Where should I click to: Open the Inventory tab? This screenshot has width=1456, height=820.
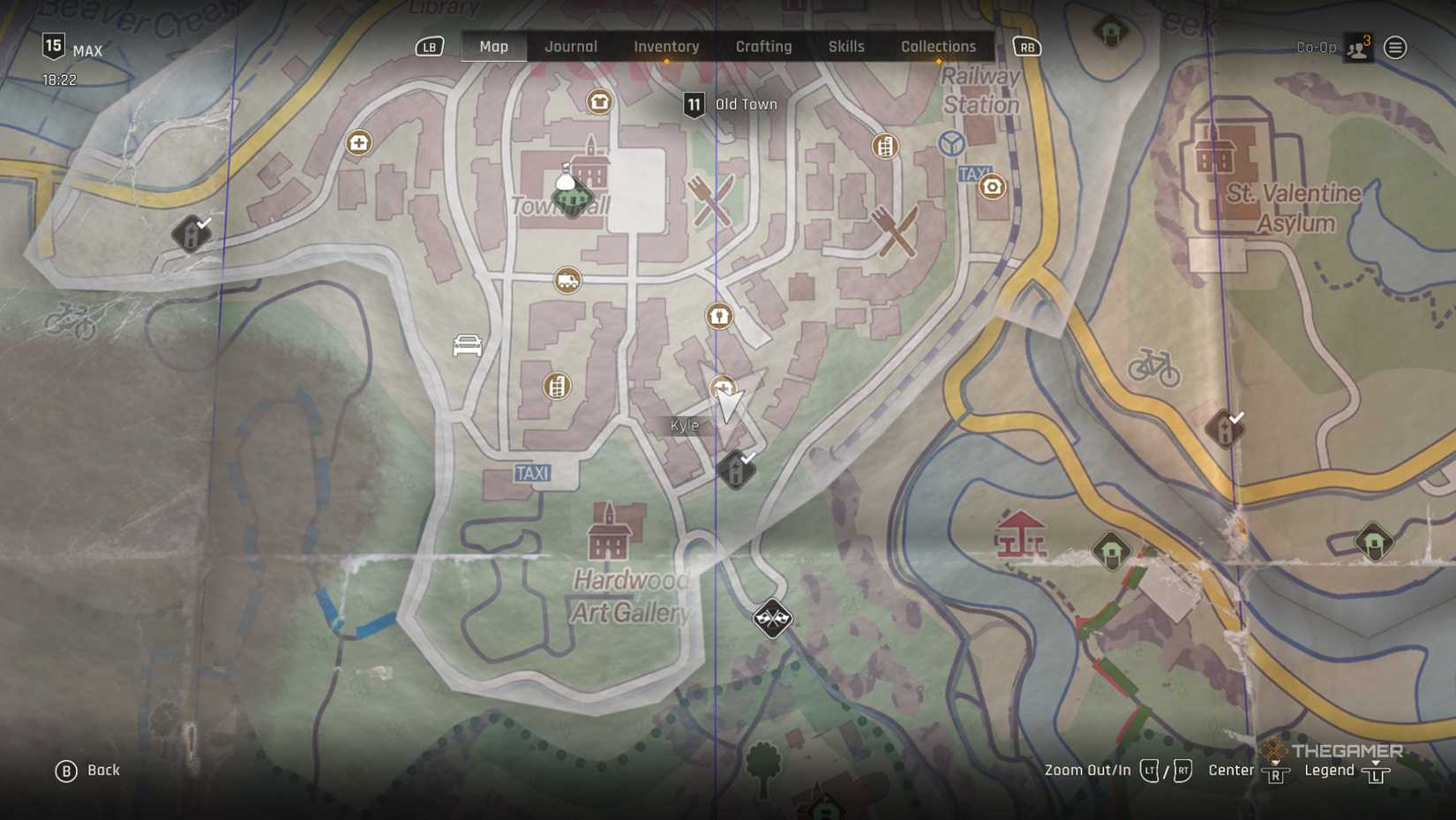point(666,47)
